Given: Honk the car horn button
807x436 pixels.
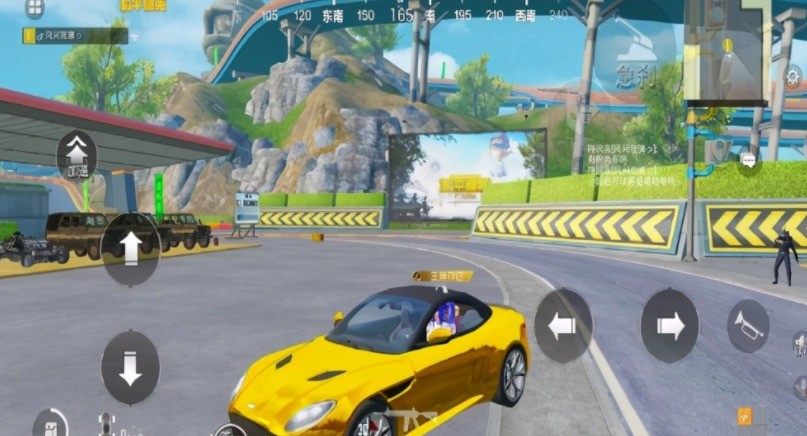Looking at the screenshot, I should (x=747, y=326).
